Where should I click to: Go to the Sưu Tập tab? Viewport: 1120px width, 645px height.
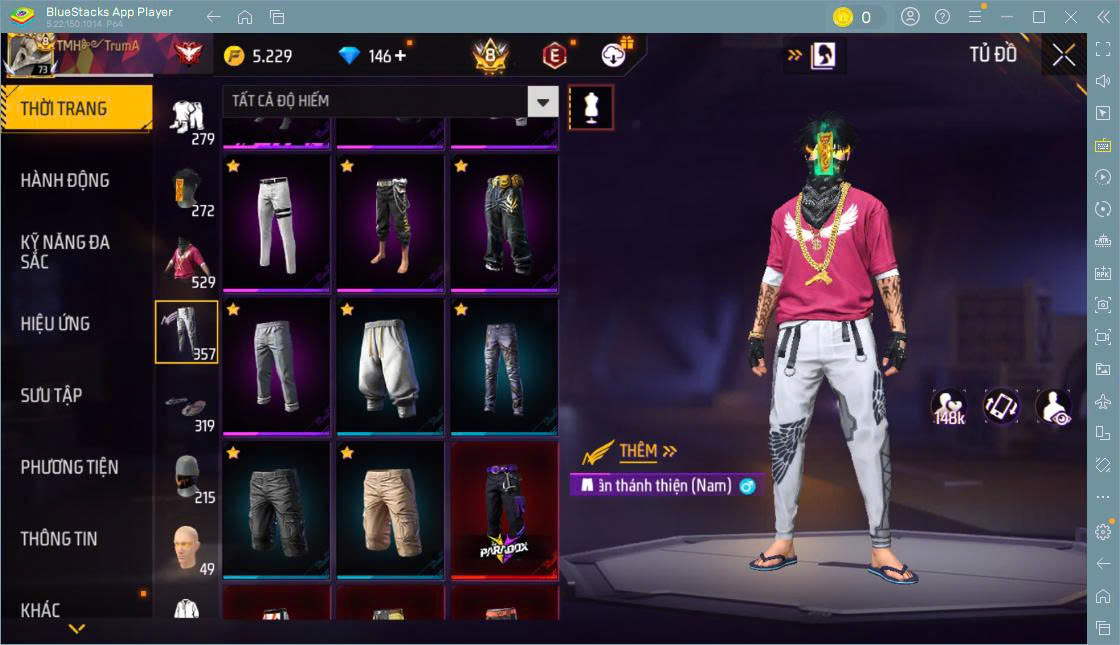[52, 395]
